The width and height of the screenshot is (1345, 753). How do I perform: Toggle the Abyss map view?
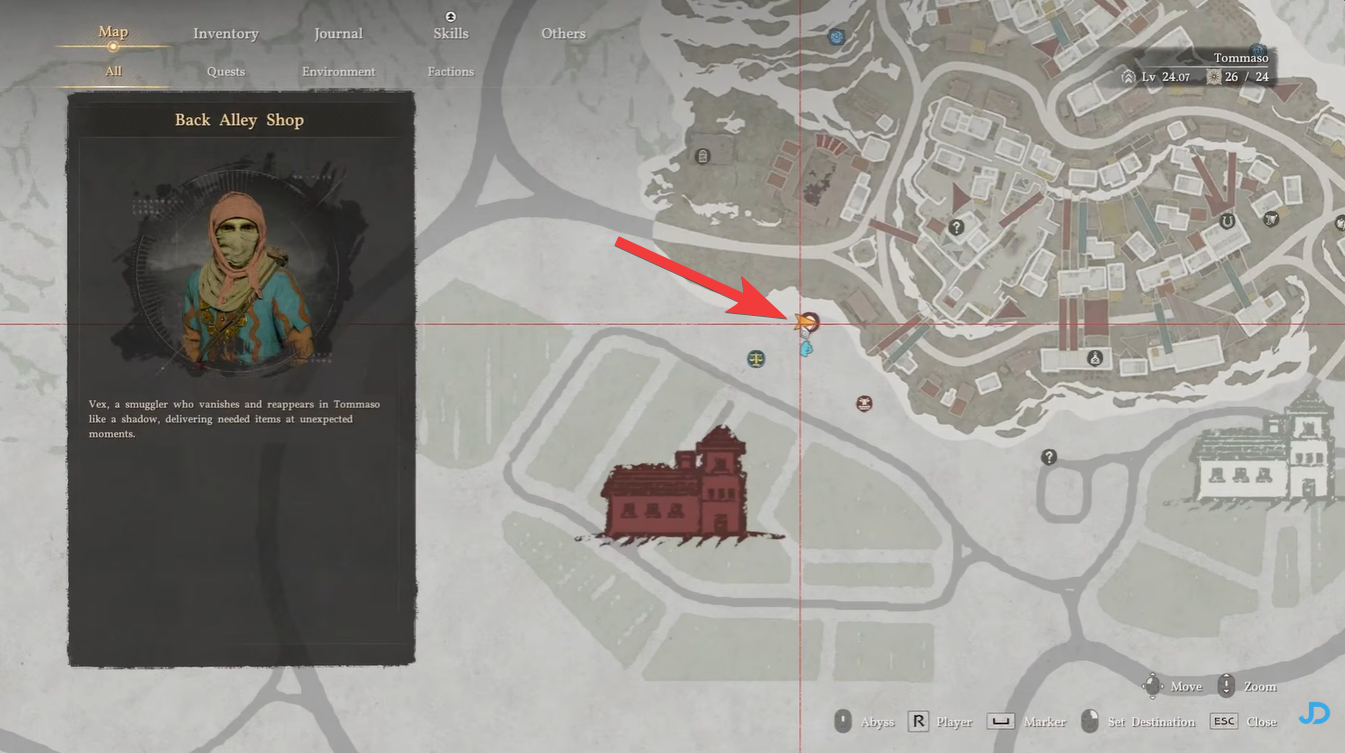866,721
